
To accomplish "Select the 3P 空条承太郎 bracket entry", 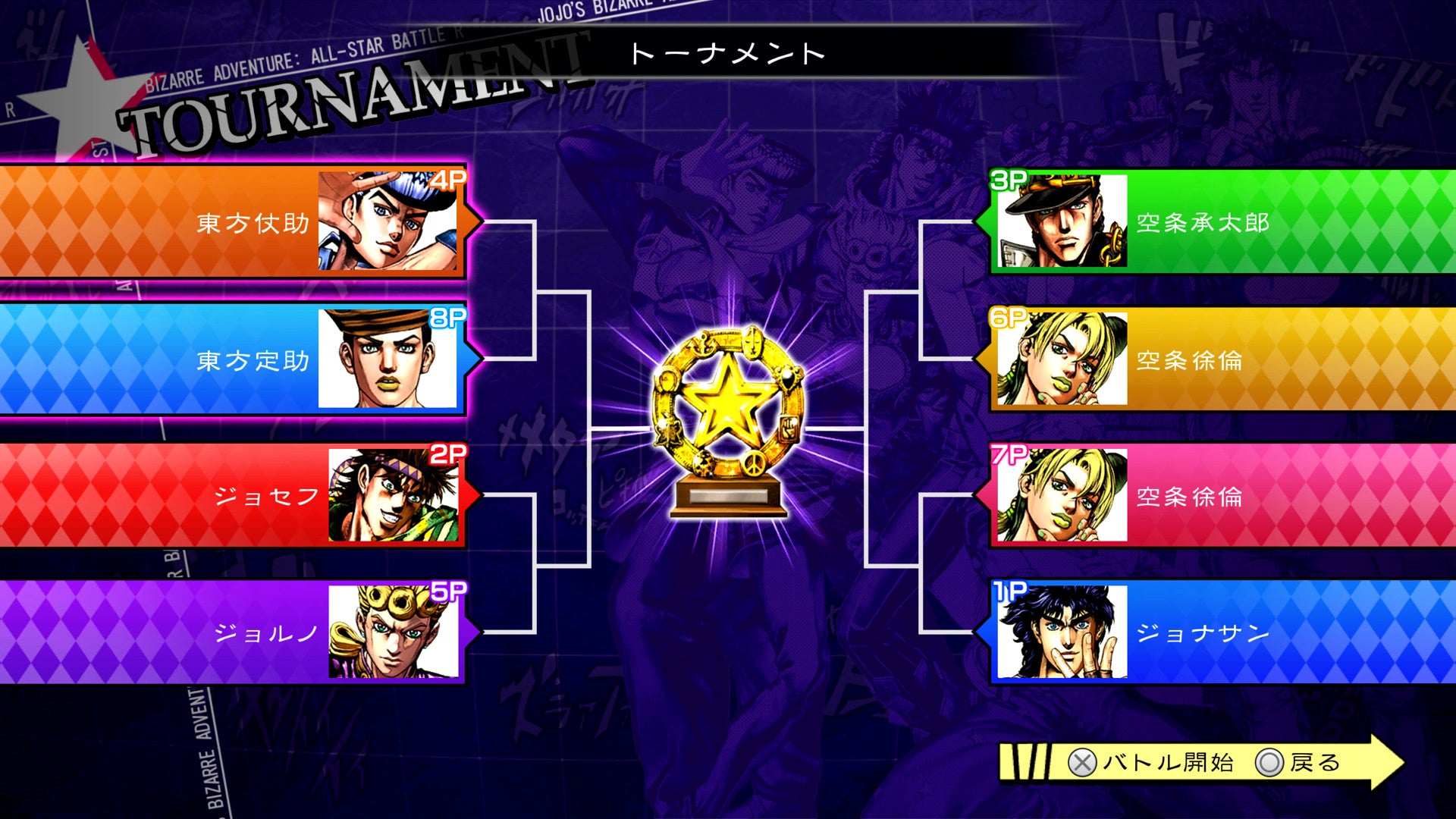I will [x=1222, y=221].
